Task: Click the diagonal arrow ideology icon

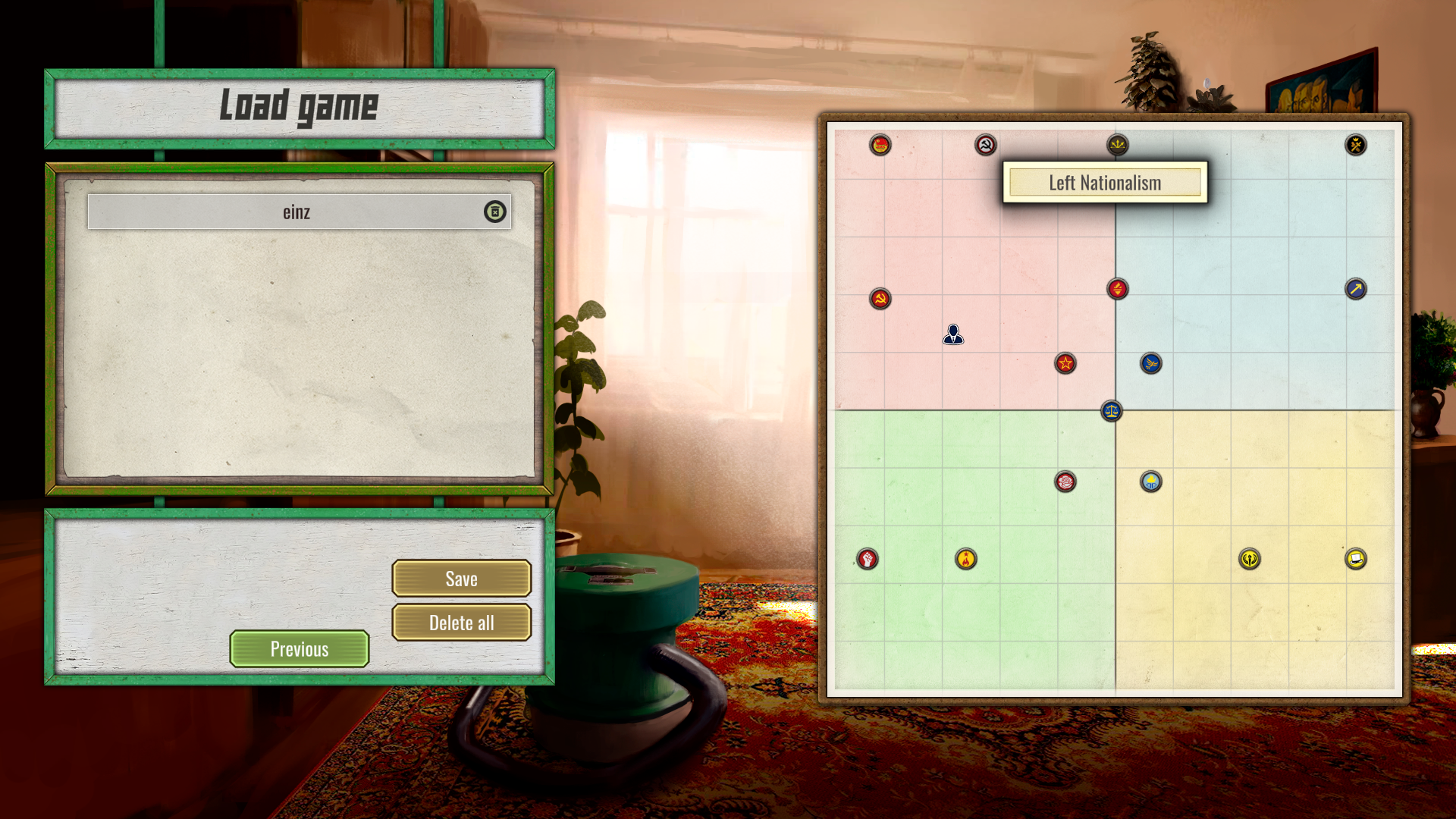Action: click(1356, 289)
